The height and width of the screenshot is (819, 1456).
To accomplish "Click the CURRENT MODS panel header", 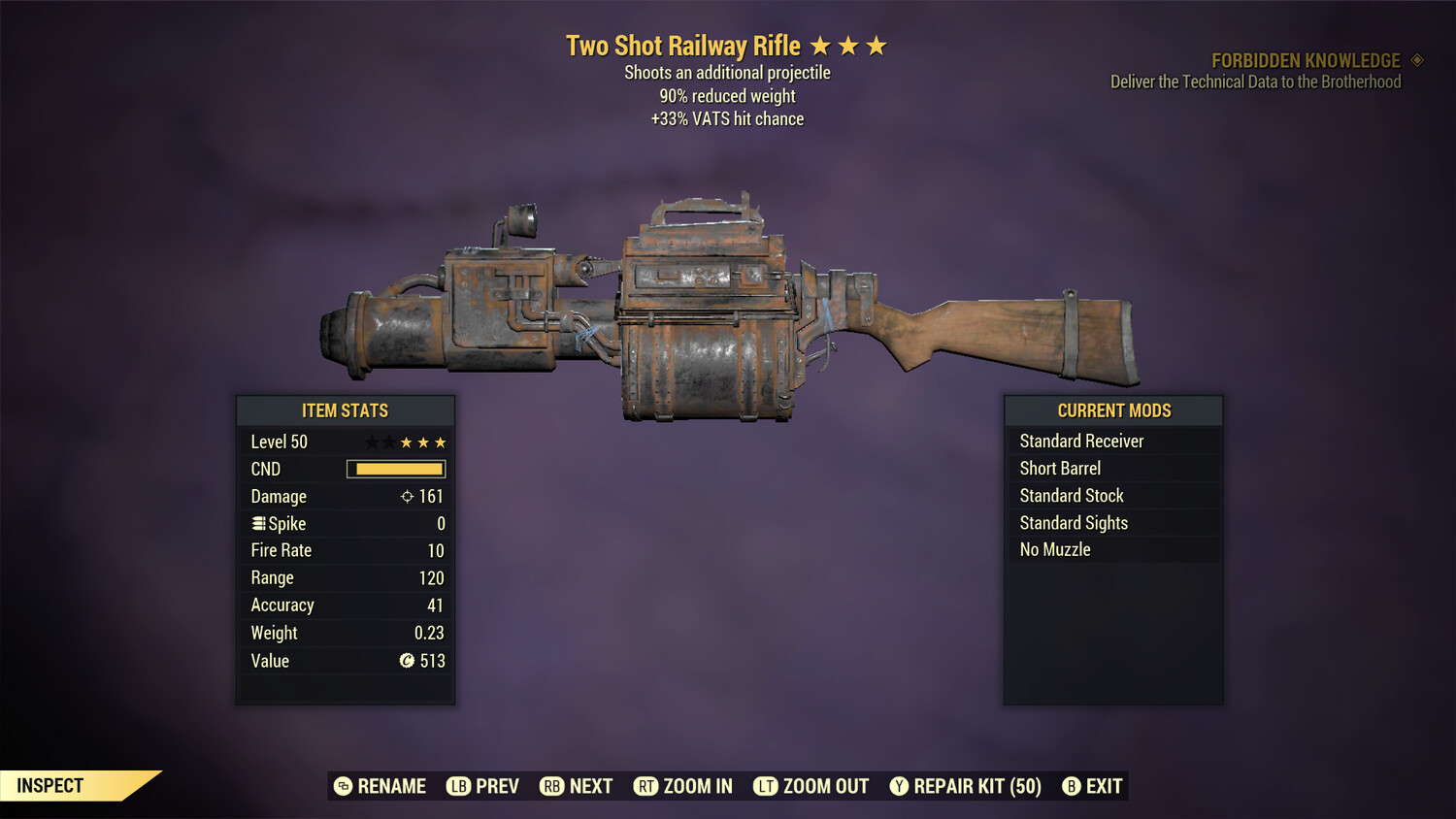I will [x=1113, y=410].
